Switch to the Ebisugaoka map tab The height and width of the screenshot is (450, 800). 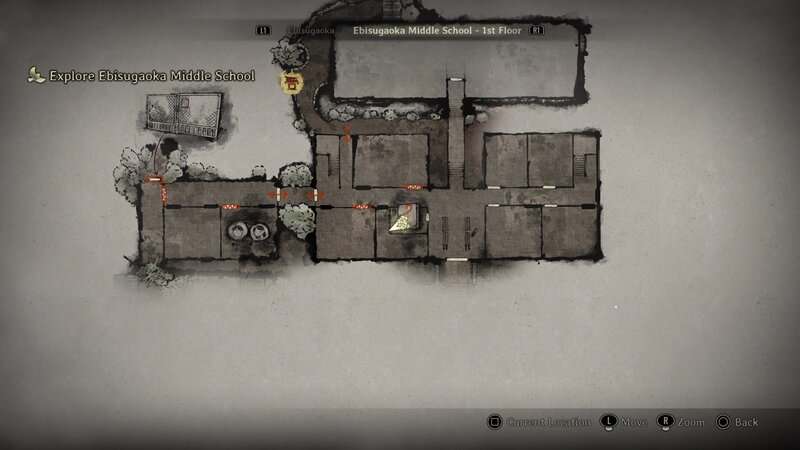coord(310,31)
